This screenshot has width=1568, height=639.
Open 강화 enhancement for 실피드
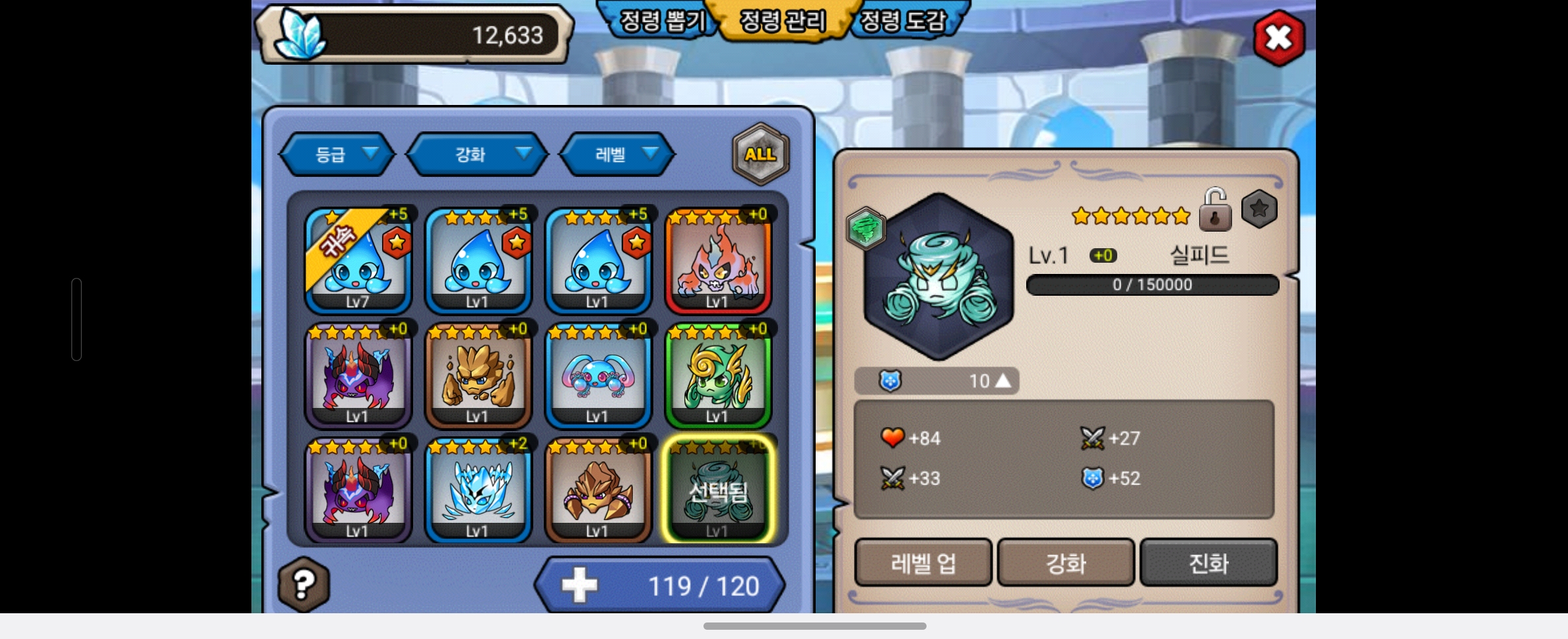pyautogui.click(x=1066, y=563)
